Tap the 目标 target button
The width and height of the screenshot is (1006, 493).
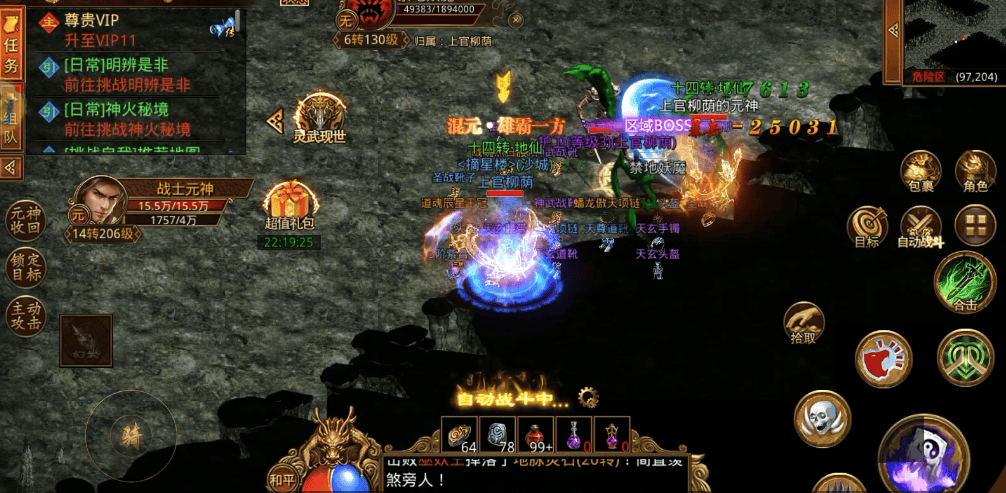[867, 227]
